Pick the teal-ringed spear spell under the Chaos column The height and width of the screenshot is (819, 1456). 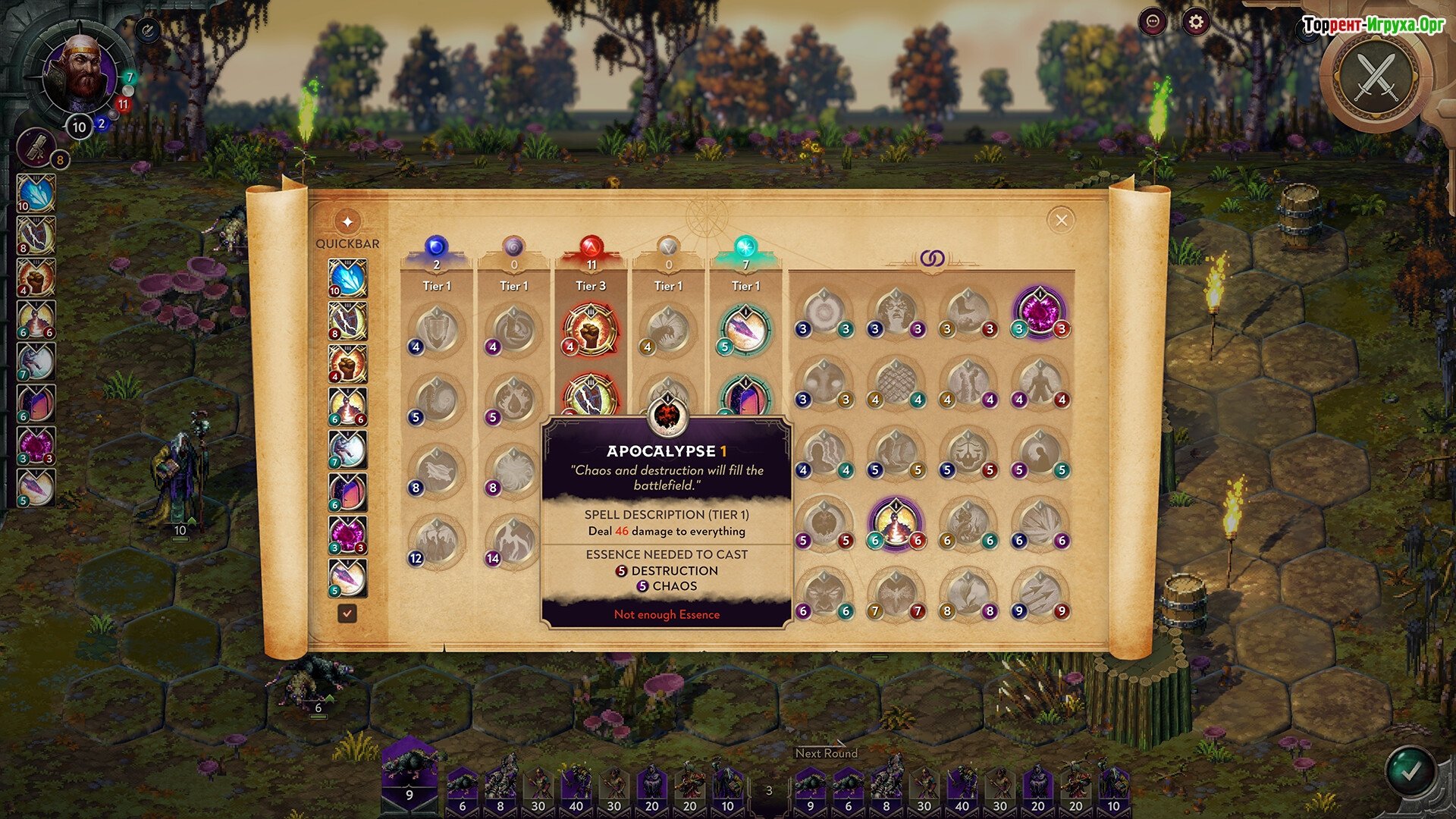[x=745, y=330]
